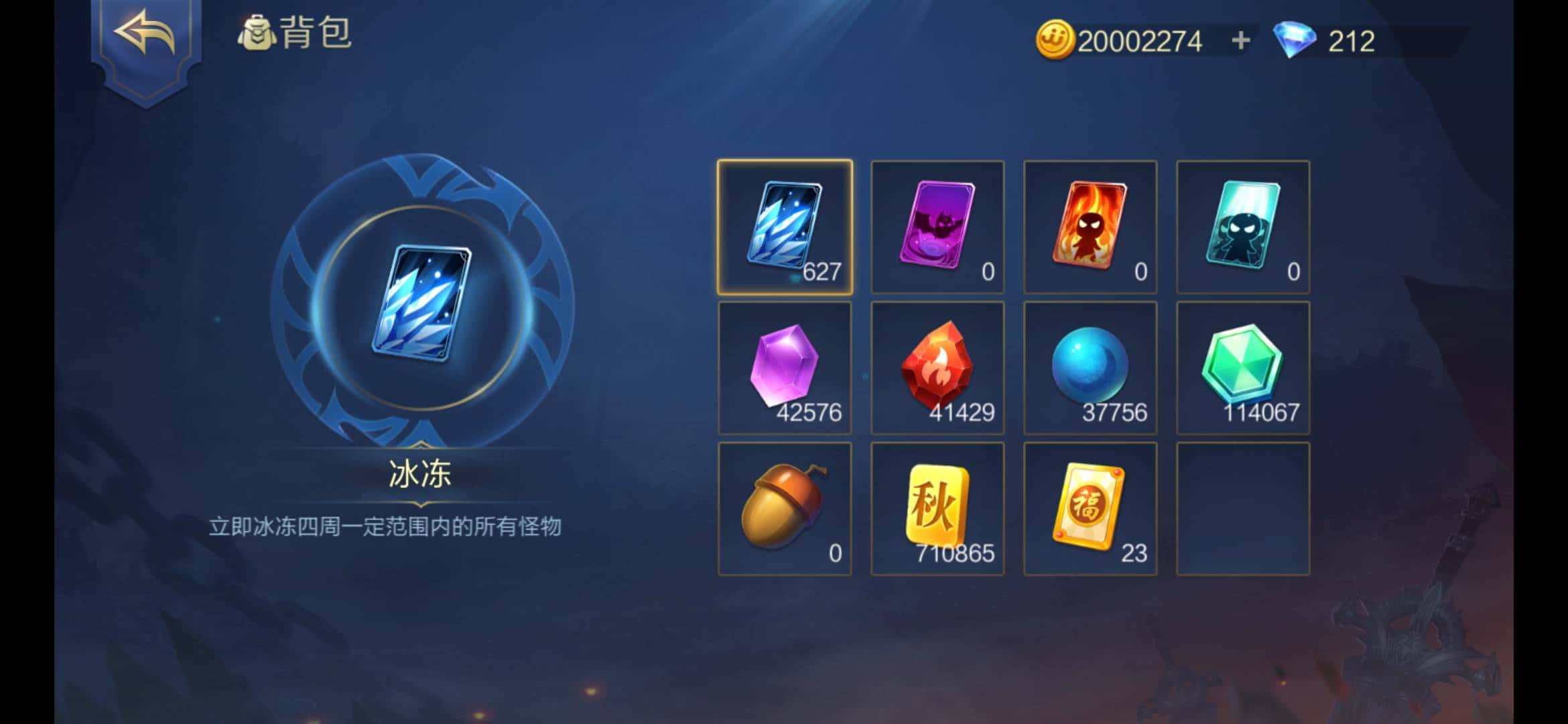Select the fire spirit card item
The image size is (1568, 724).
(x=1090, y=225)
